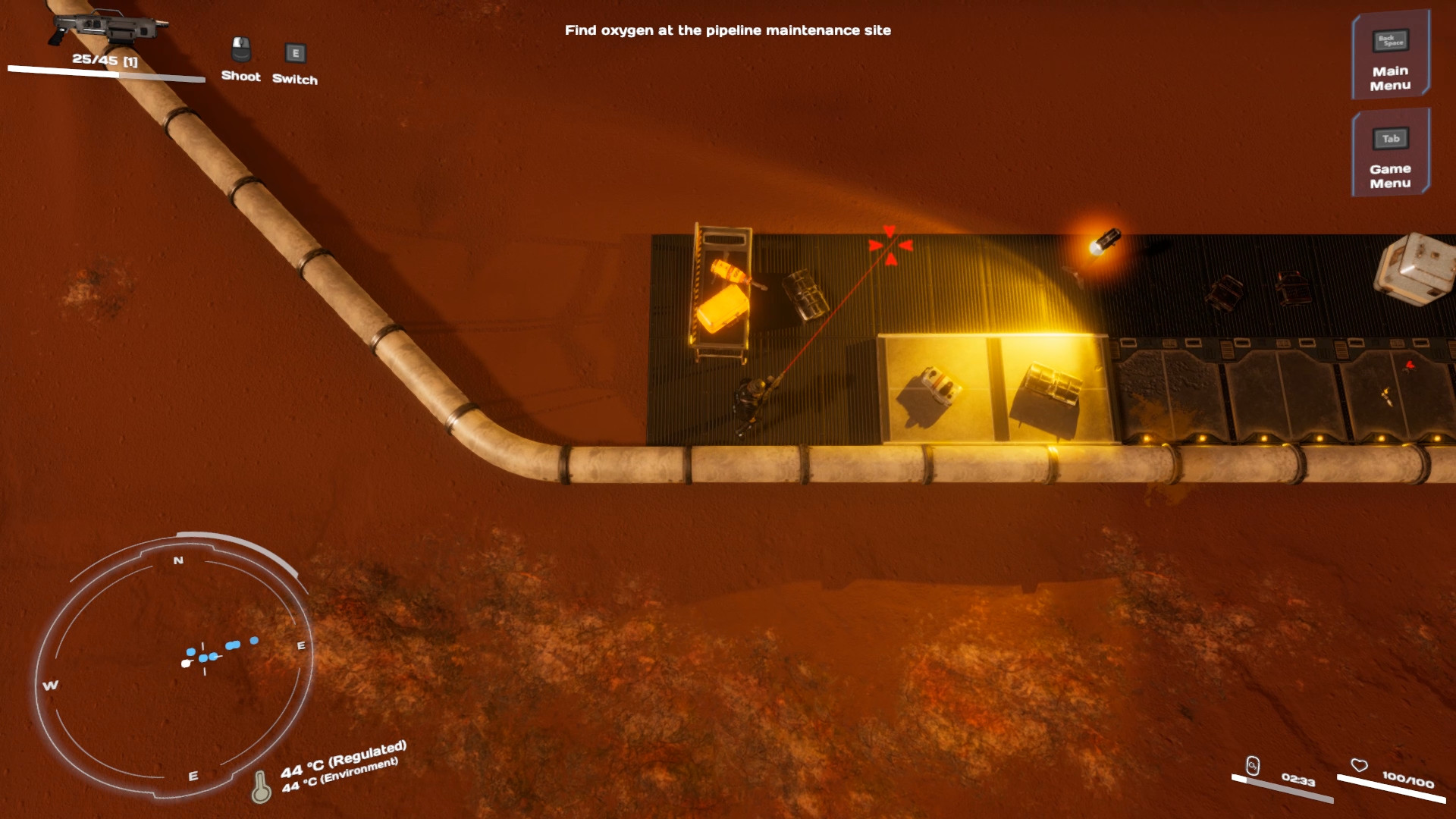Viewport: 1456px width, 819px height.
Task: Click the E key Switch icon
Action: 294,54
